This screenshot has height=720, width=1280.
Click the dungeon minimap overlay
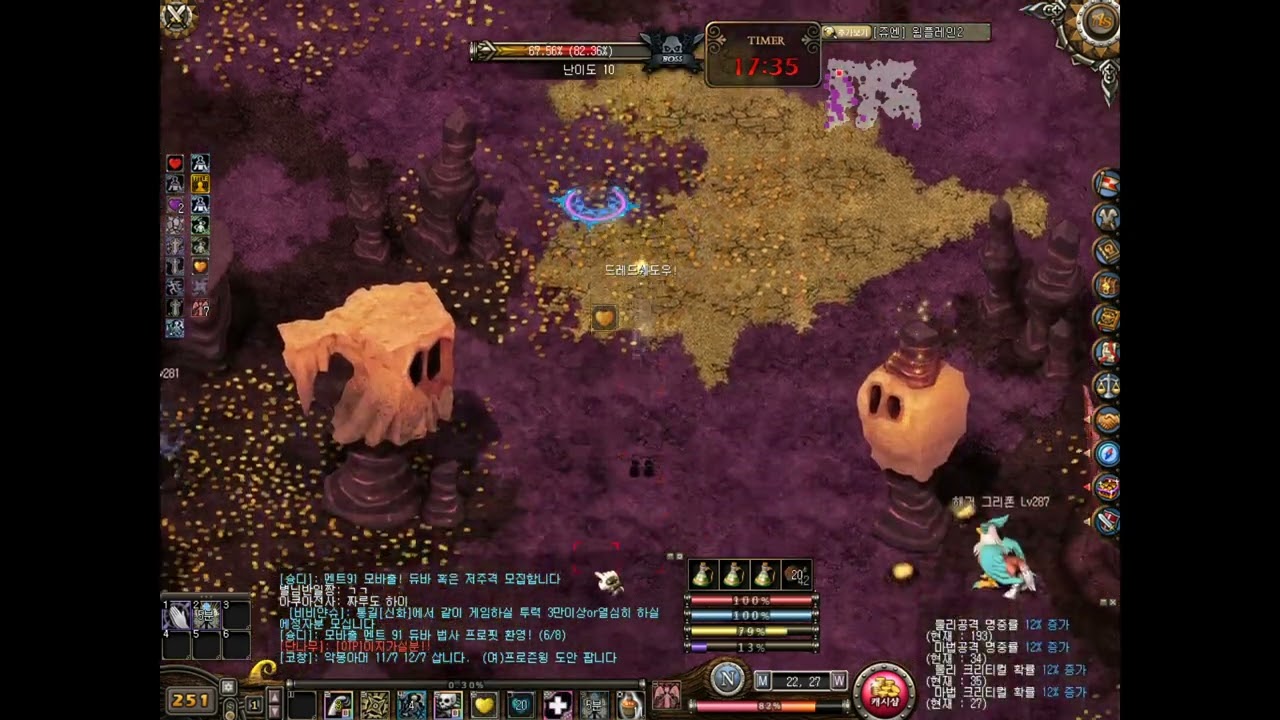(x=871, y=94)
